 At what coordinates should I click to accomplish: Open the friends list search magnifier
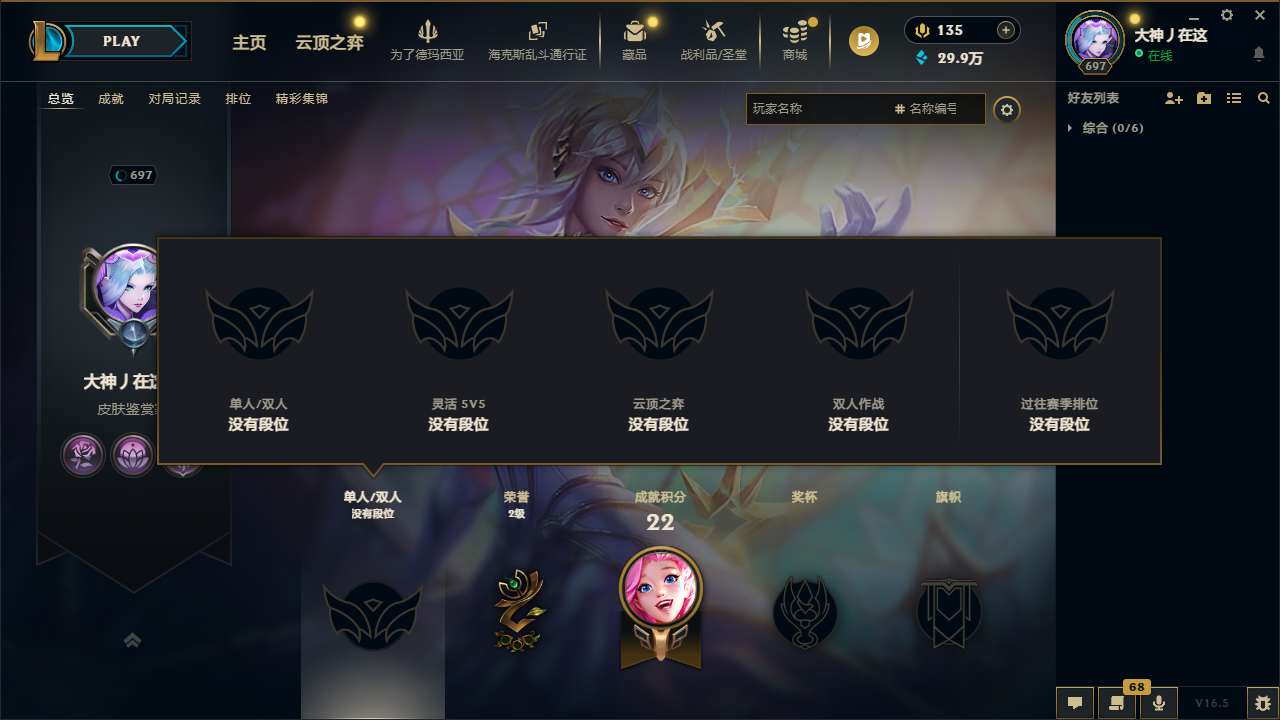tap(1263, 97)
